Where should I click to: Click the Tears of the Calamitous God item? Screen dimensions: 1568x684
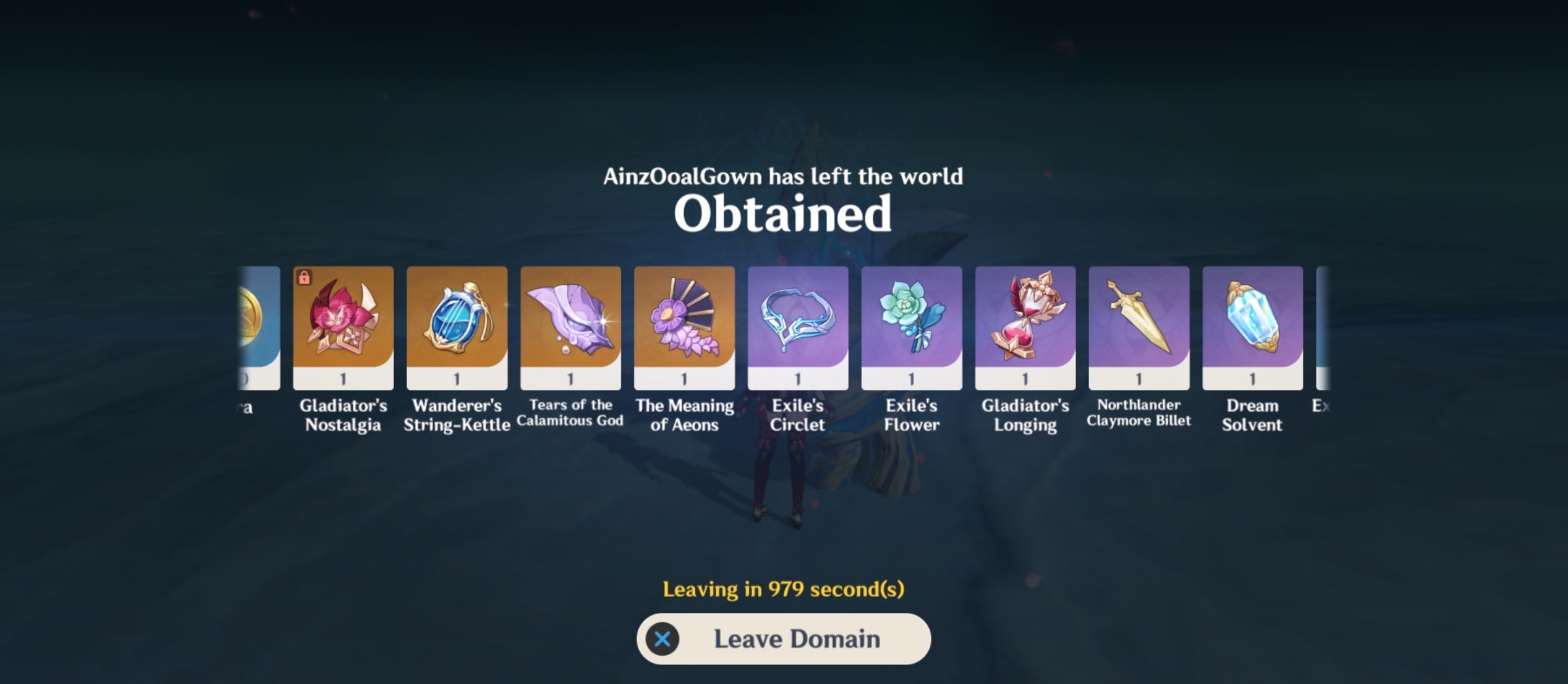[570, 325]
